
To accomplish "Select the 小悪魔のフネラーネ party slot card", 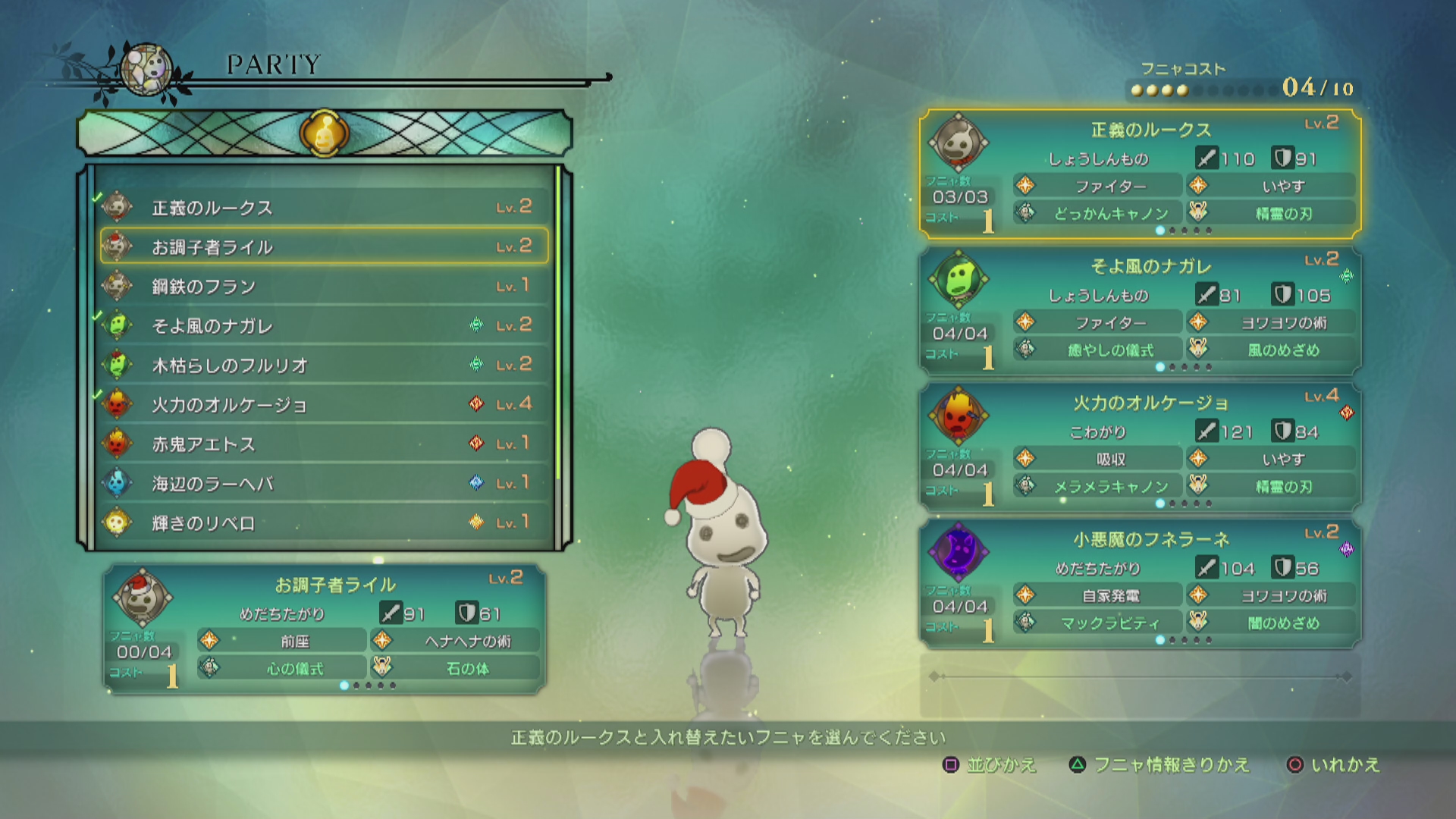I will click(x=1140, y=584).
